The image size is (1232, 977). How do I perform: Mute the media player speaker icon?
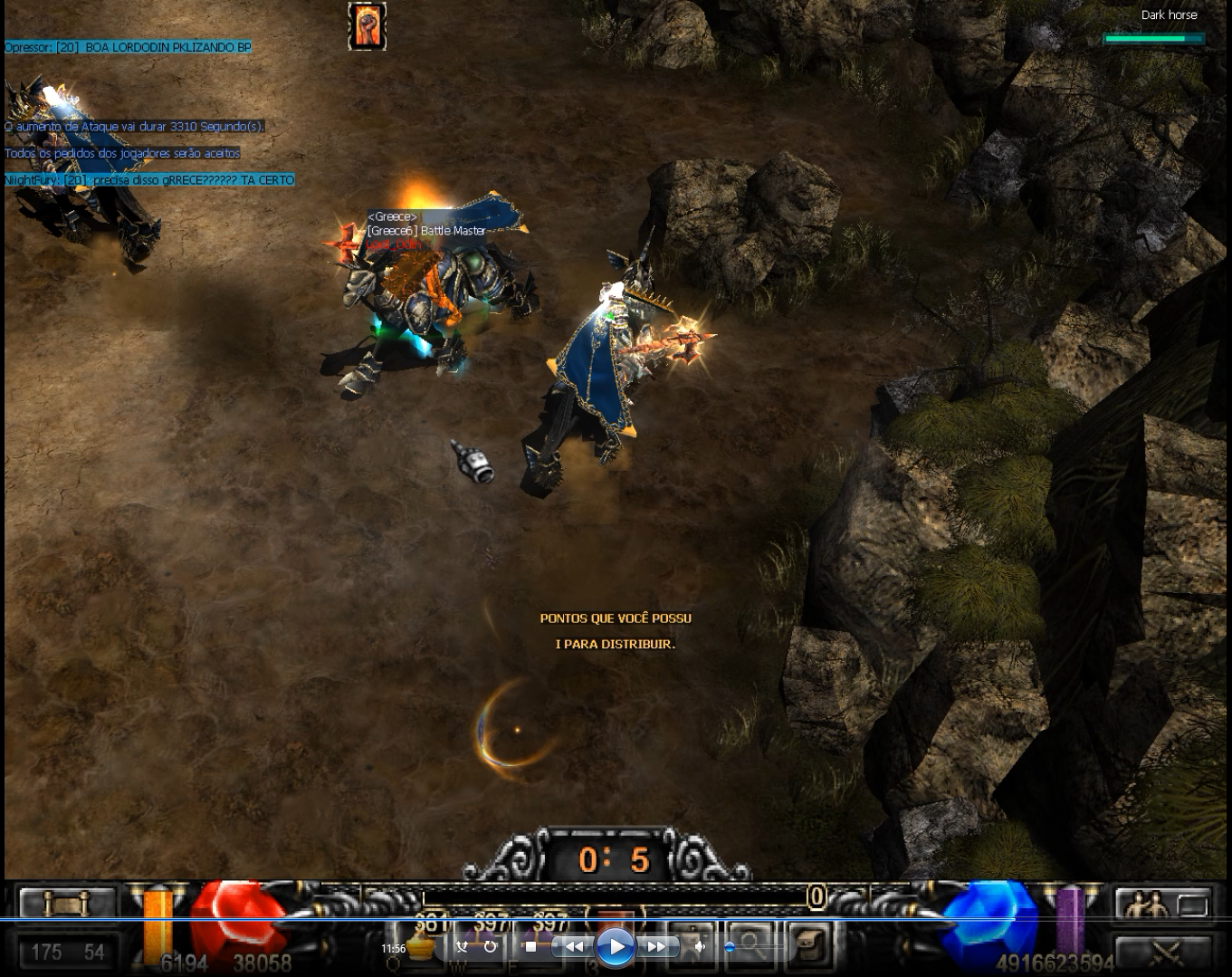tap(700, 947)
